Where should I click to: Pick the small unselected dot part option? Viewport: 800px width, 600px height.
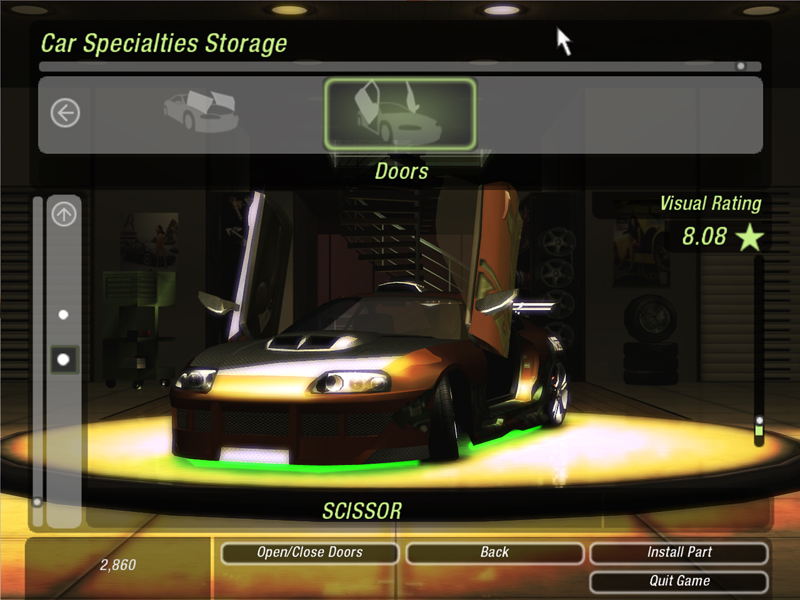pyautogui.click(x=64, y=314)
